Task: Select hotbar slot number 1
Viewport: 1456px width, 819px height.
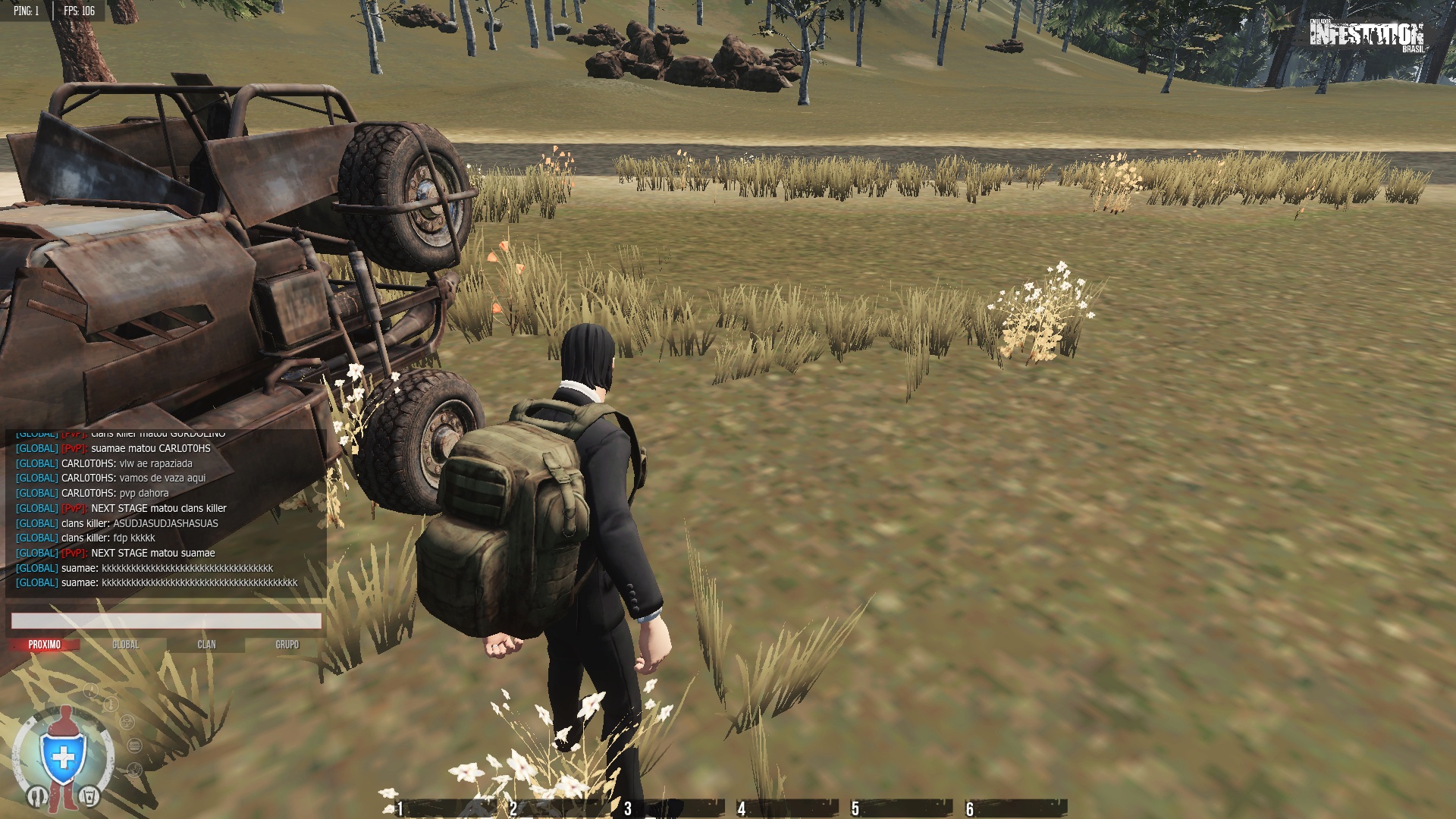Action: (x=440, y=808)
